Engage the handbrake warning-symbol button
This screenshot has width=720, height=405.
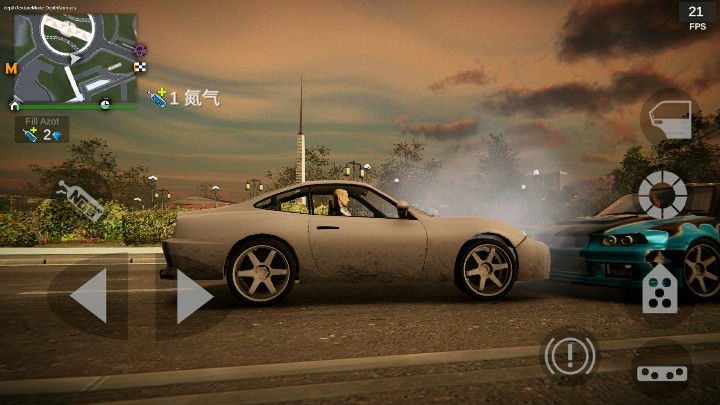pos(570,354)
